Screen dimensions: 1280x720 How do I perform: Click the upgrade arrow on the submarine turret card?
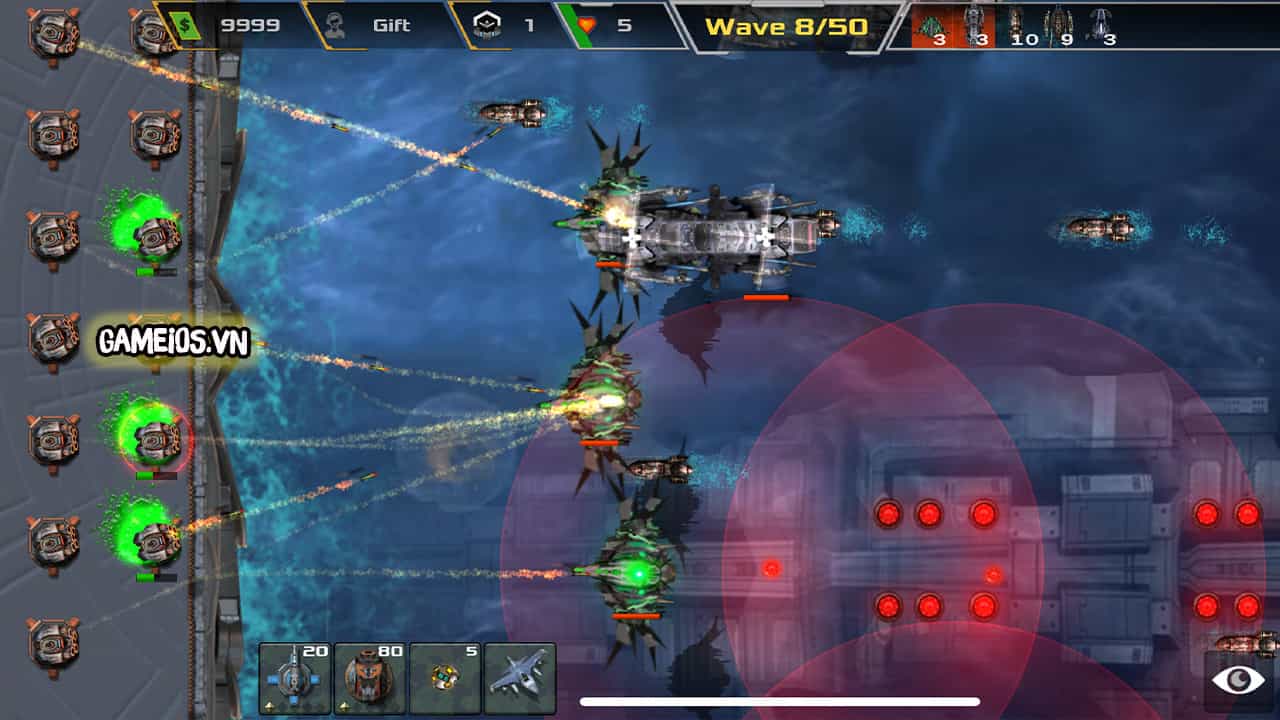coord(271,706)
